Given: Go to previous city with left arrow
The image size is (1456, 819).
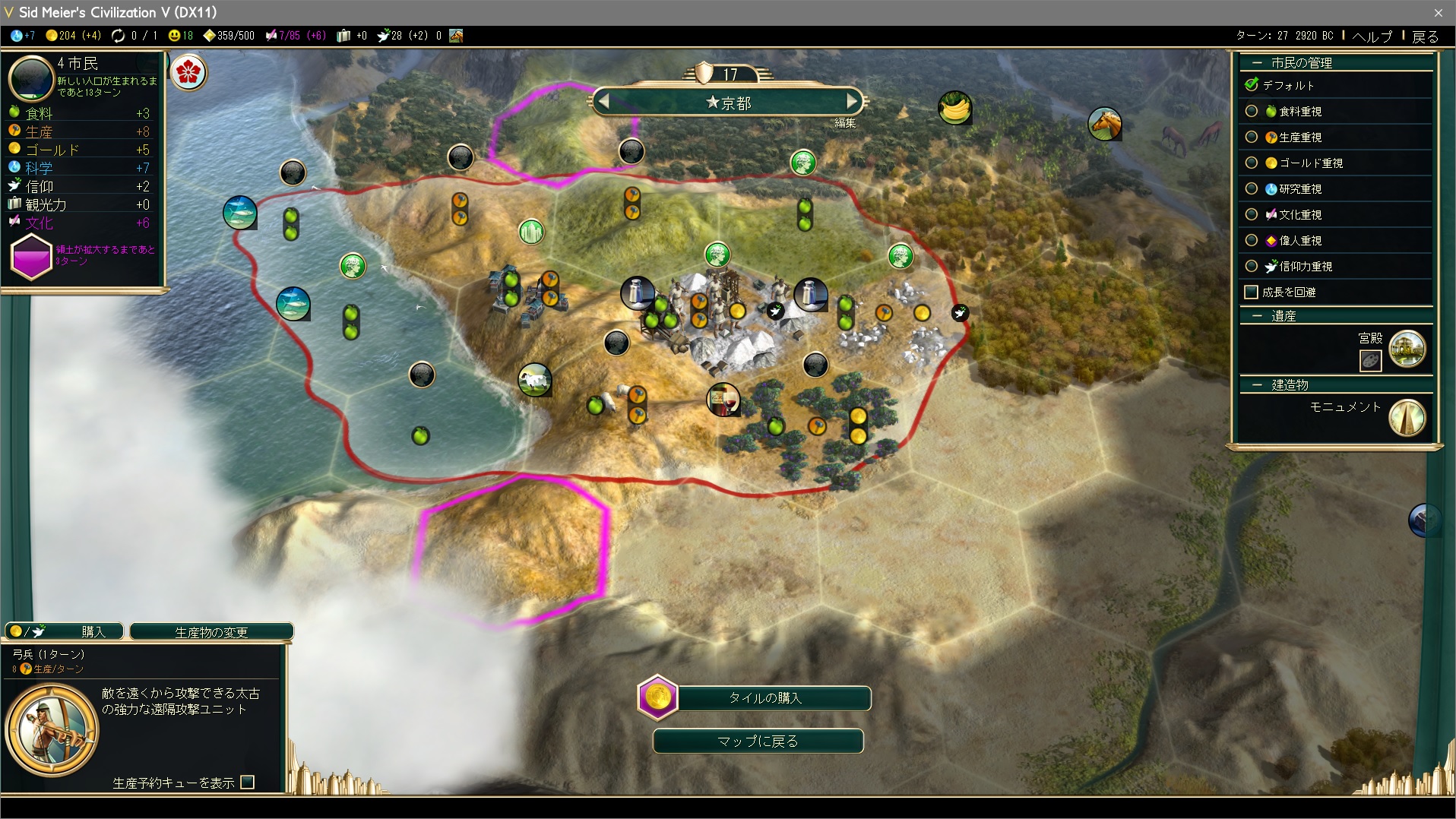Looking at the screenshot, I should point(604,101).
